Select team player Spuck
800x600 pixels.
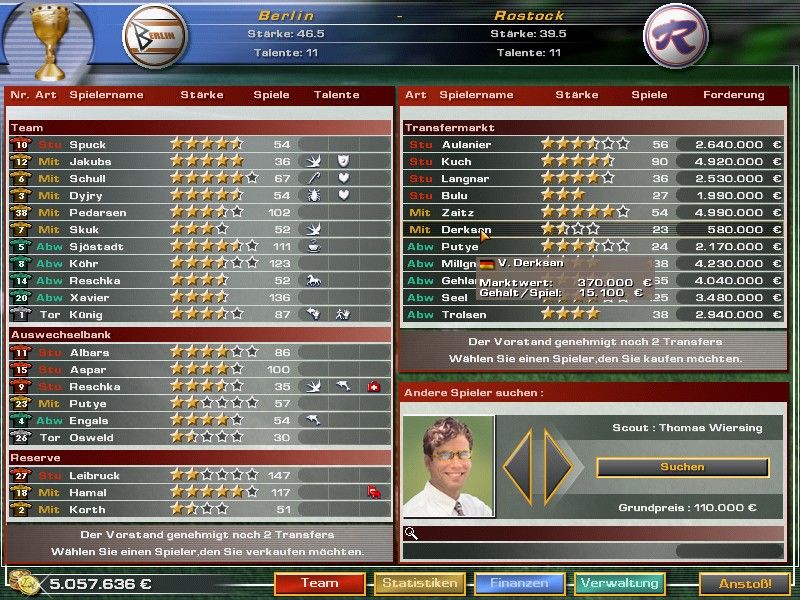[88, 145]
